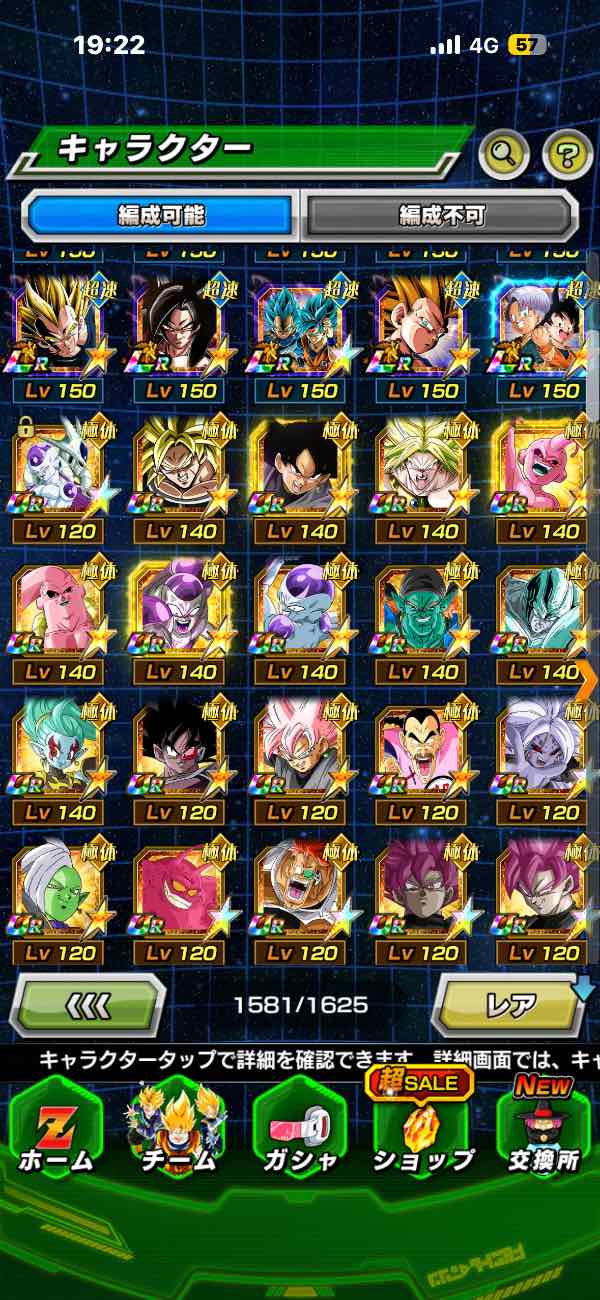Select the locked Frieza character card
600x1300 pixels.
pyautogui.click(x=58, y=469)
